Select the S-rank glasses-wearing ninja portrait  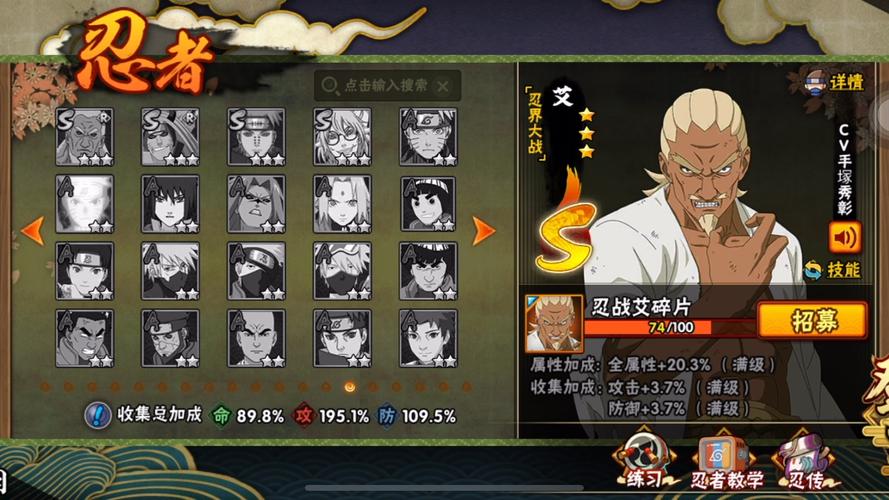(x=342, y=137)
